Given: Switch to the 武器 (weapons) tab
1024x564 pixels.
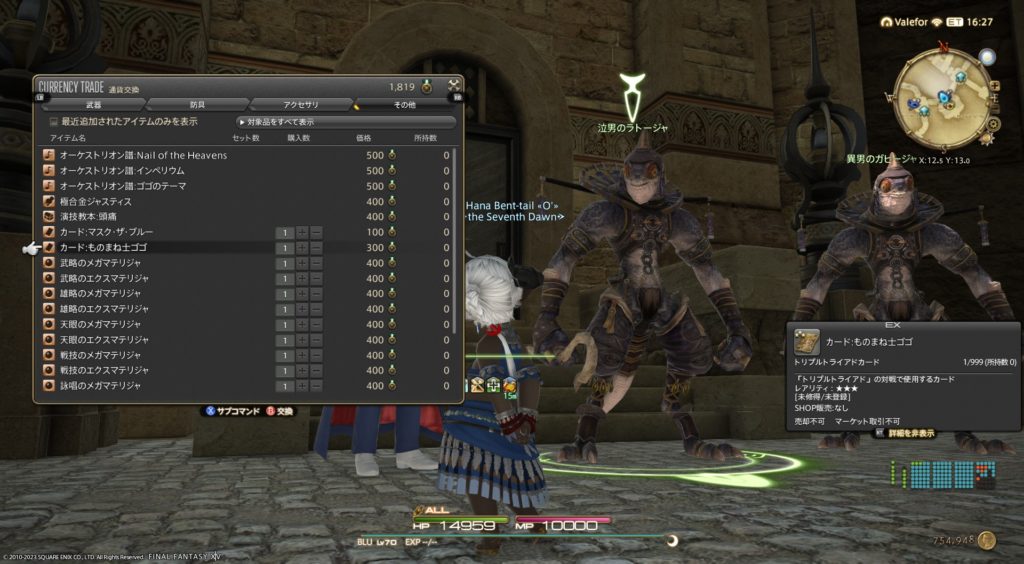Looking at the screenshot, I should (94, 104).
